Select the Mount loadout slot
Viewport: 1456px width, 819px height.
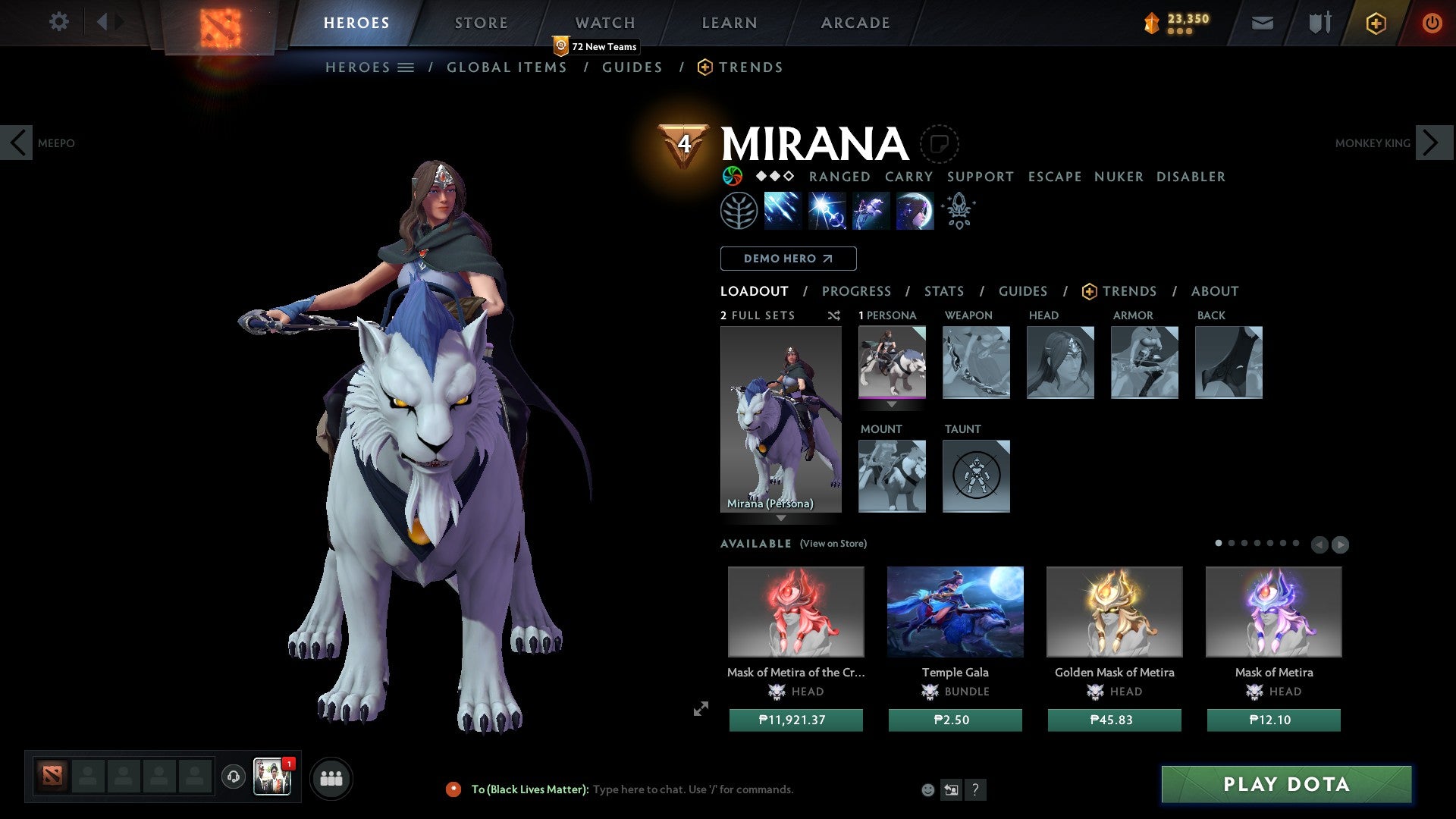pos(892,476)
